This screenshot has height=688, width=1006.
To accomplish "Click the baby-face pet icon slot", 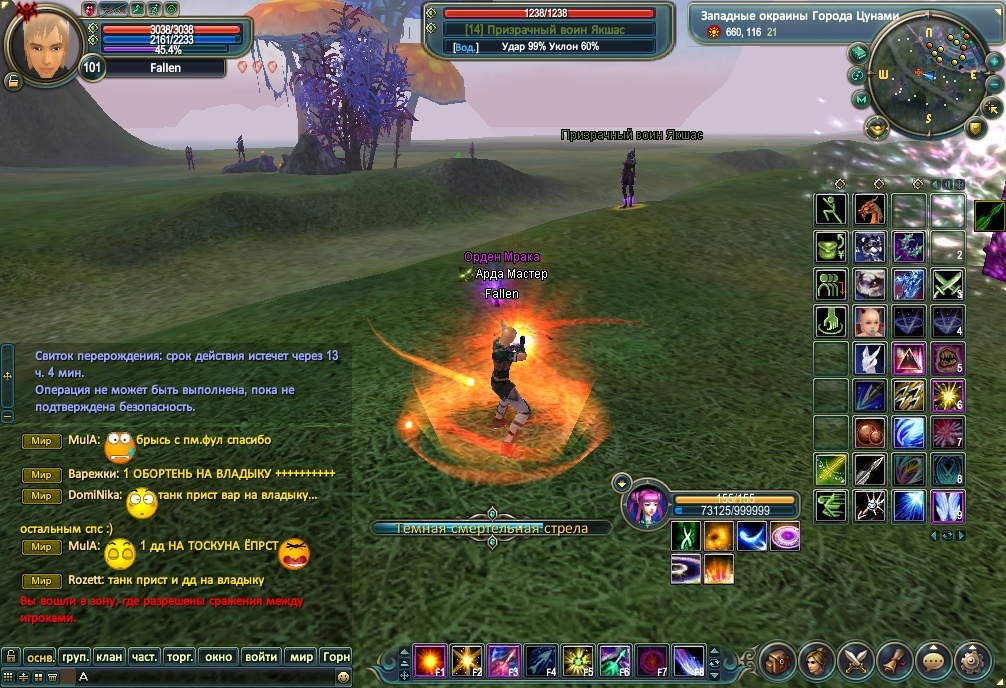I will click(870, 320).
